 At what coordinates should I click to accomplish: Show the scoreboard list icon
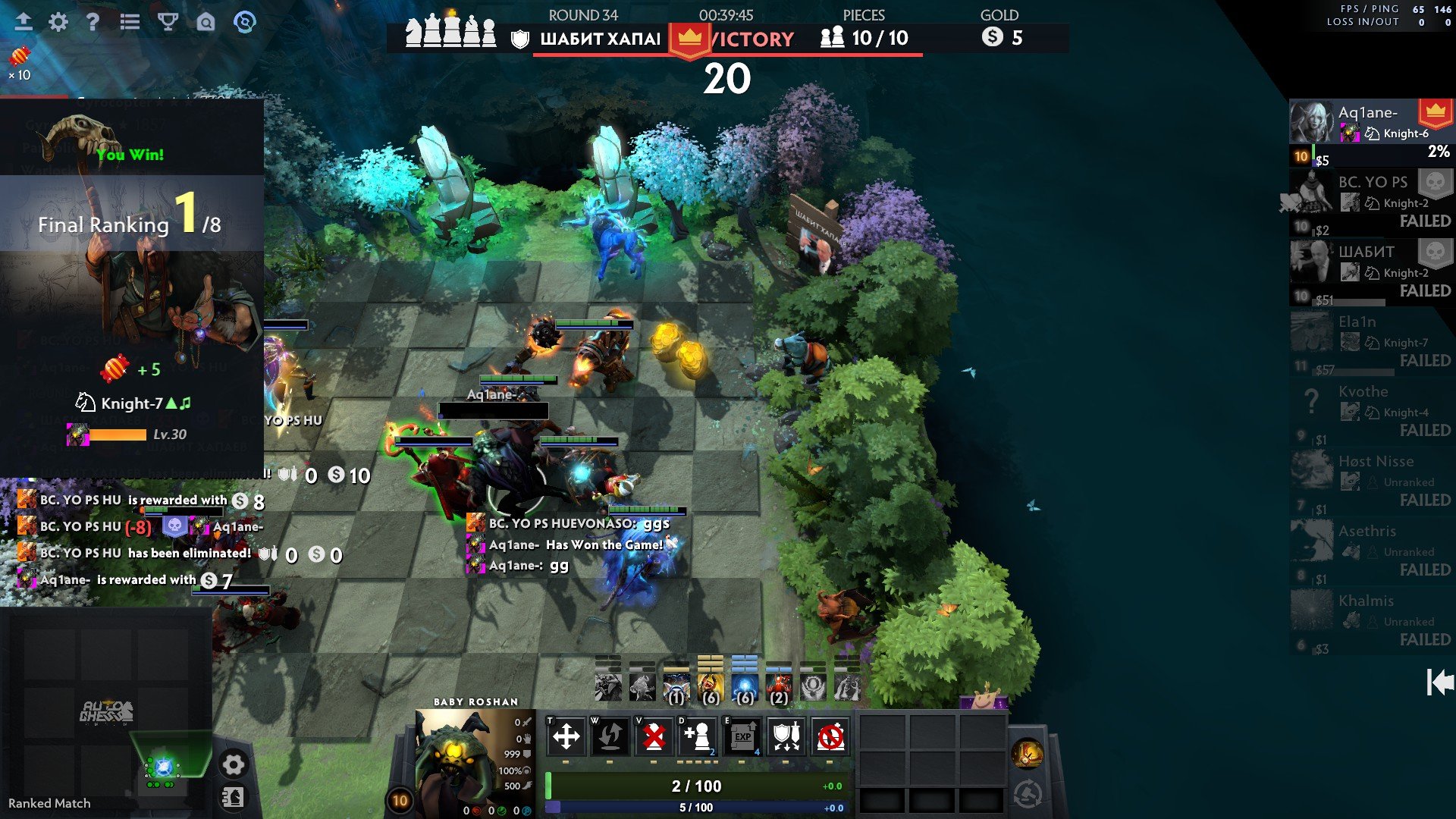pyautogui.click(x=130, y=22)
